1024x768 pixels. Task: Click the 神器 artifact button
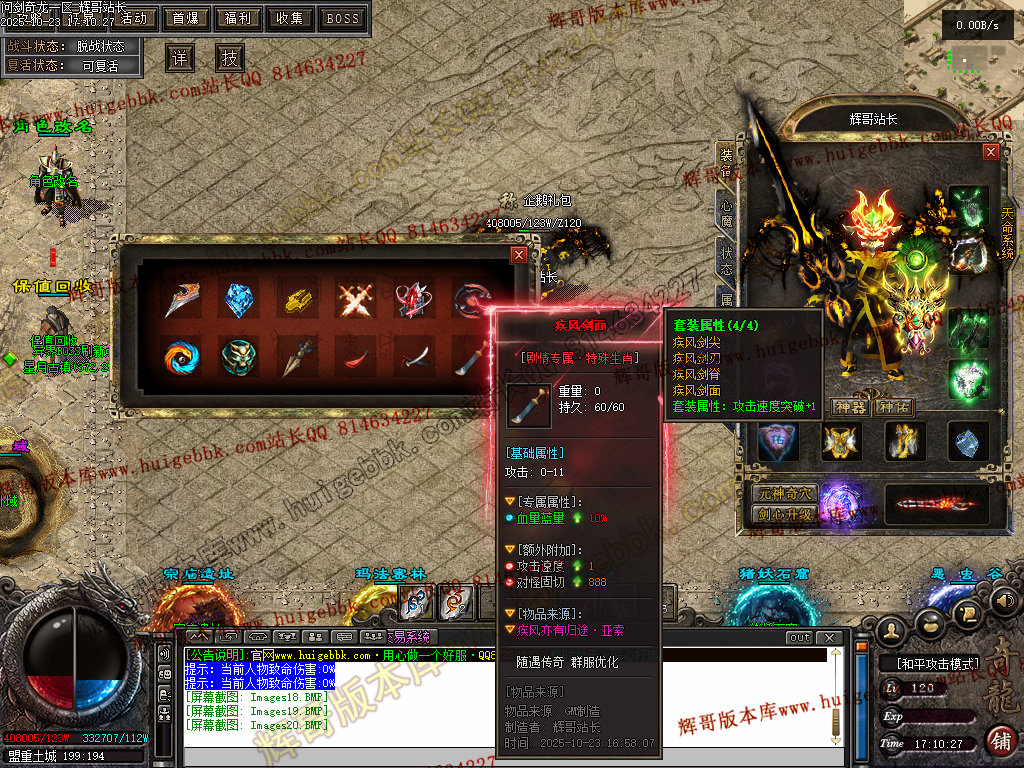pyautogui.click(x=850, y=407)
